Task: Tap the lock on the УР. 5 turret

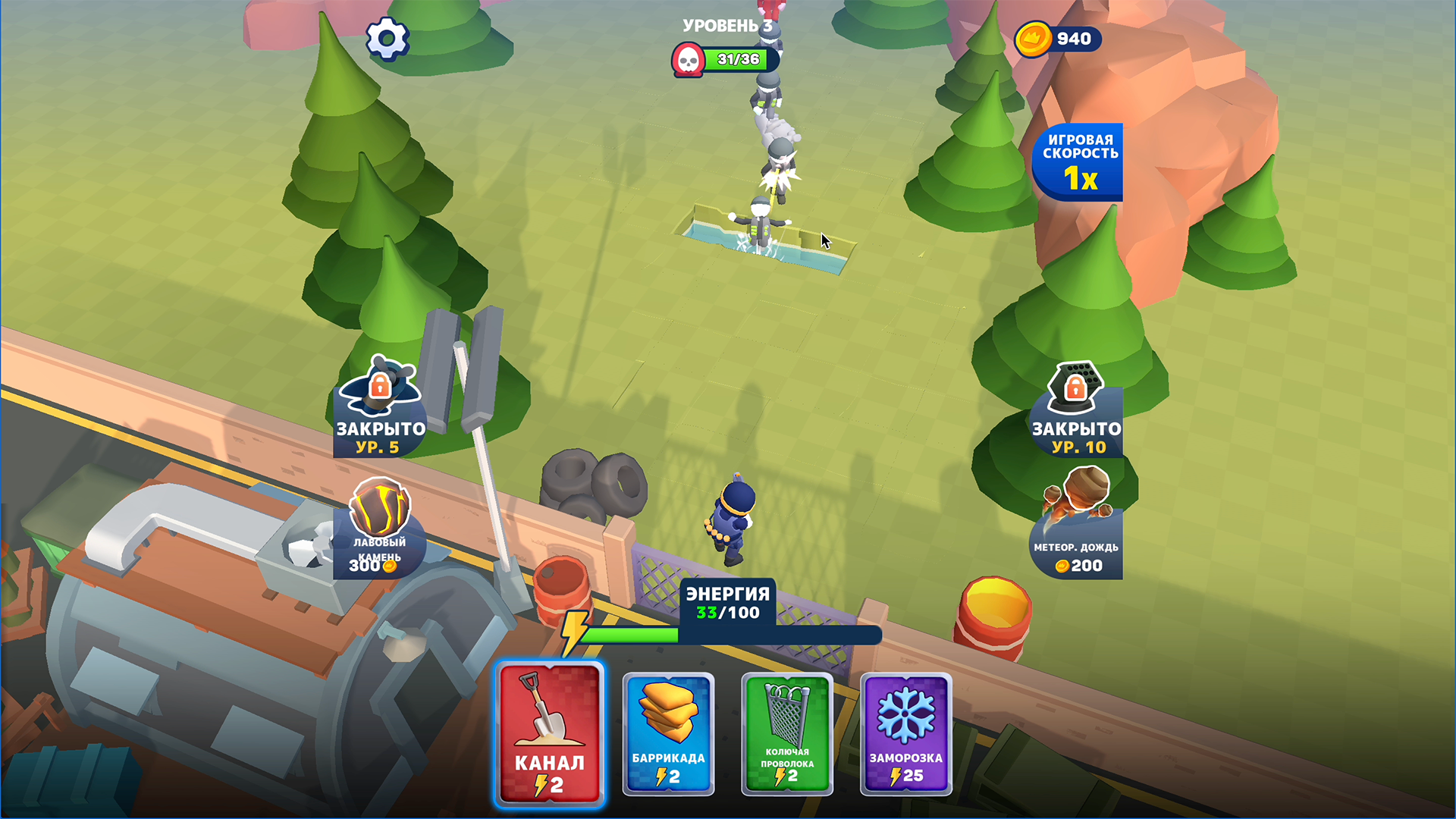Action: click(381, 384)
